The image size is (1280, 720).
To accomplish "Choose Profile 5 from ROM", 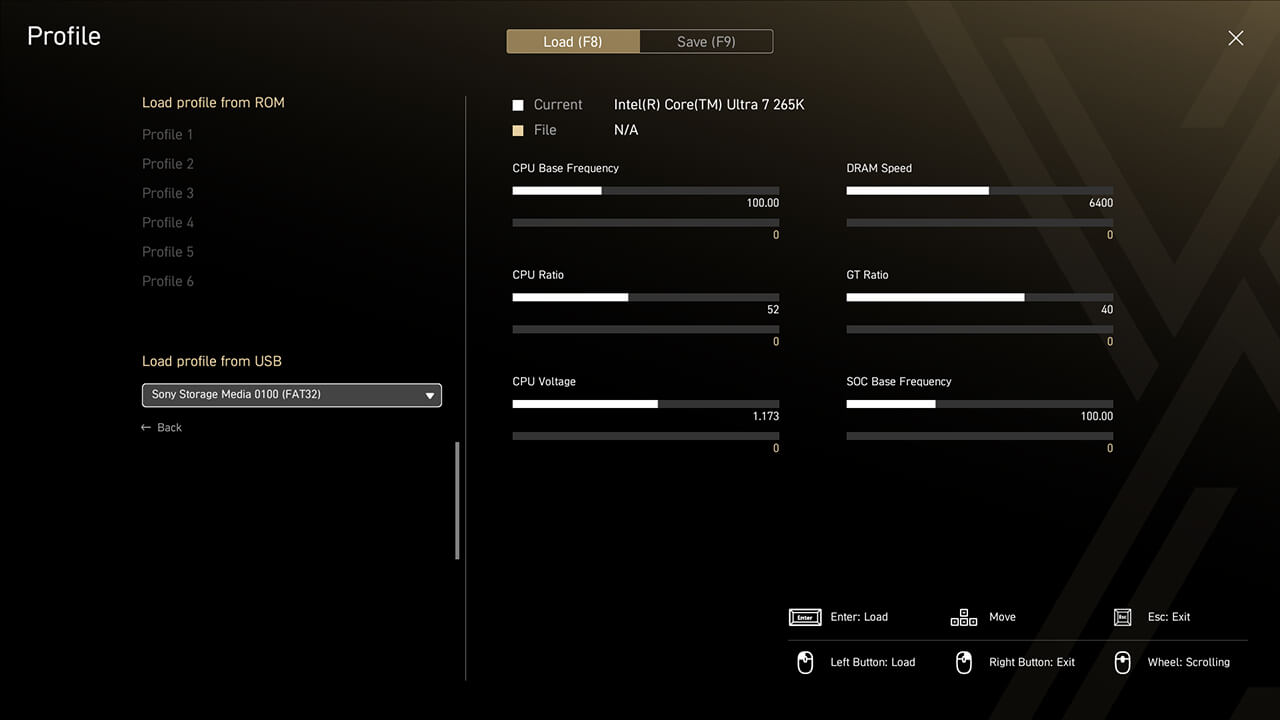I will tap(168, 252).
